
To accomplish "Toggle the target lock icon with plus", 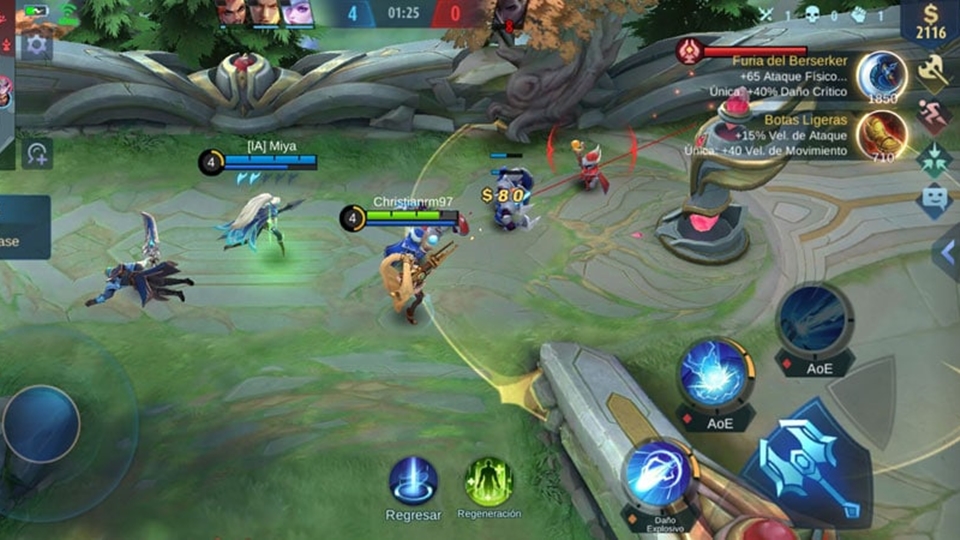I will click(37, 153).
